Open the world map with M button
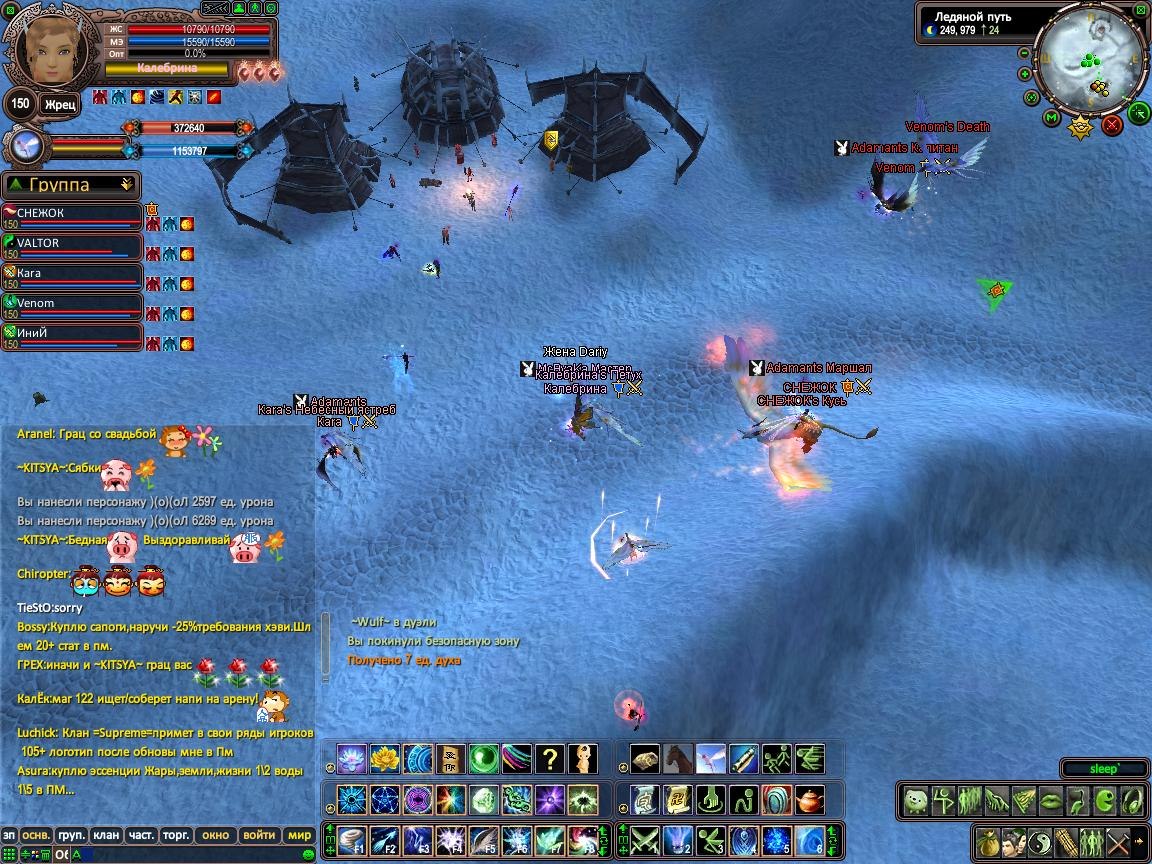 coord(1051,119)
